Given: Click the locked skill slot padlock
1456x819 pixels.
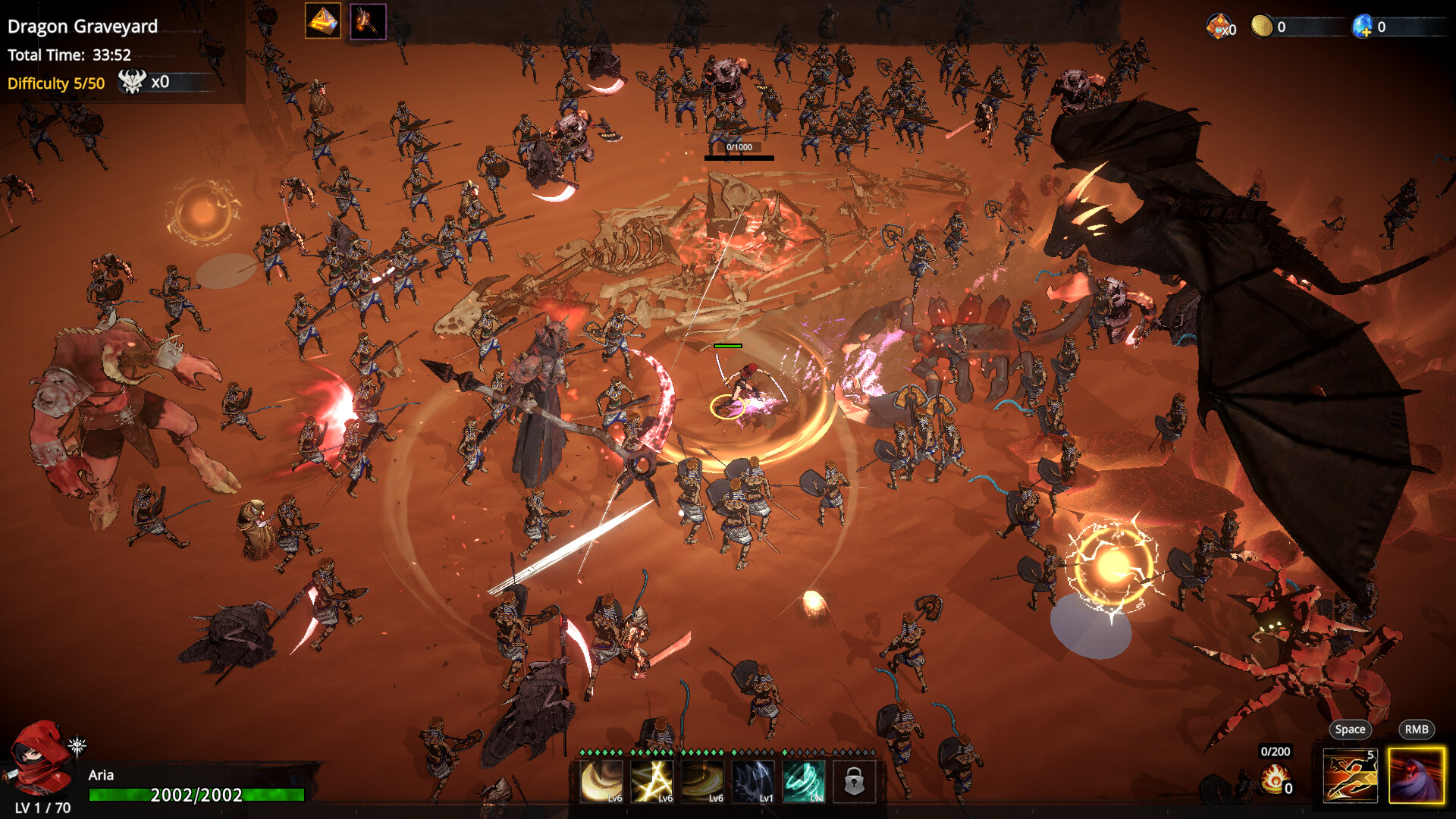Looking at the screenshot, I should pos(854,781).
